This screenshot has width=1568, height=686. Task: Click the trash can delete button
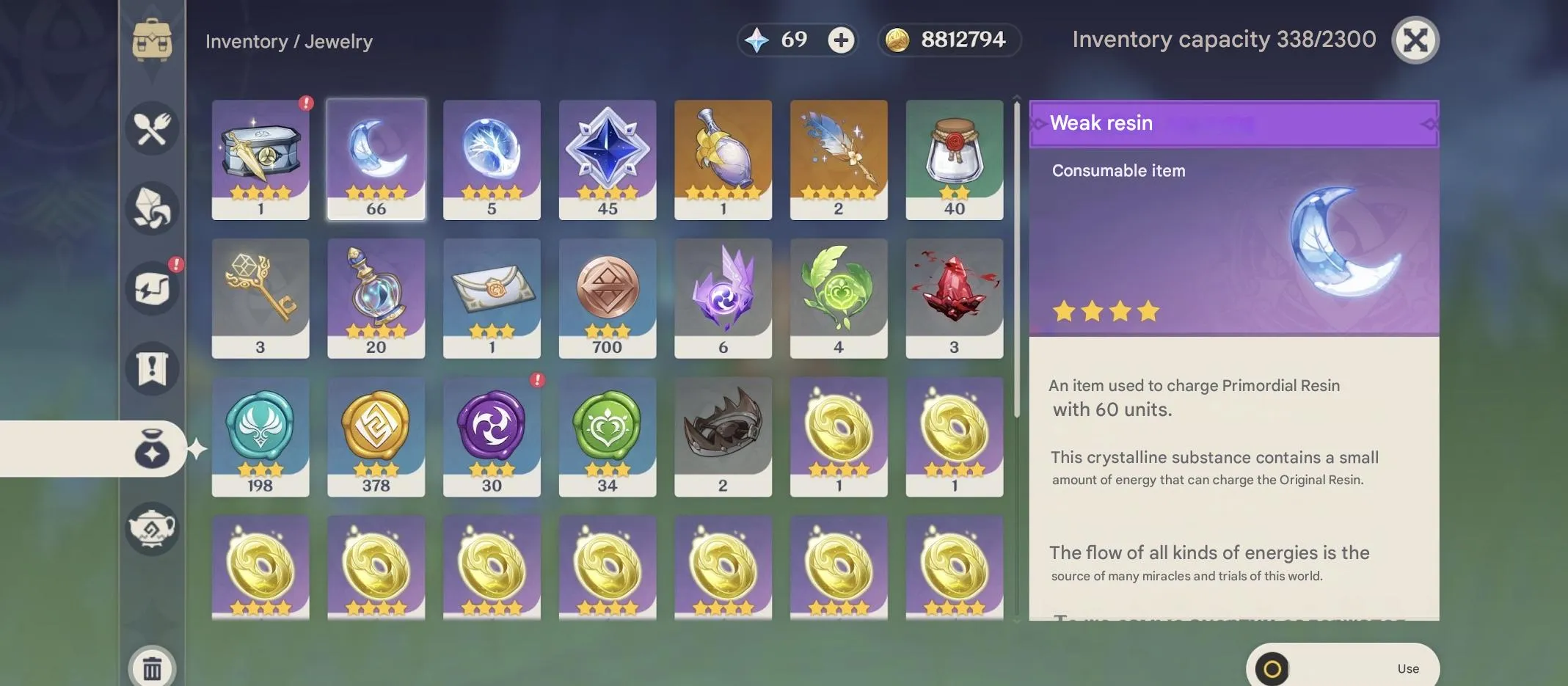point(152,668)
